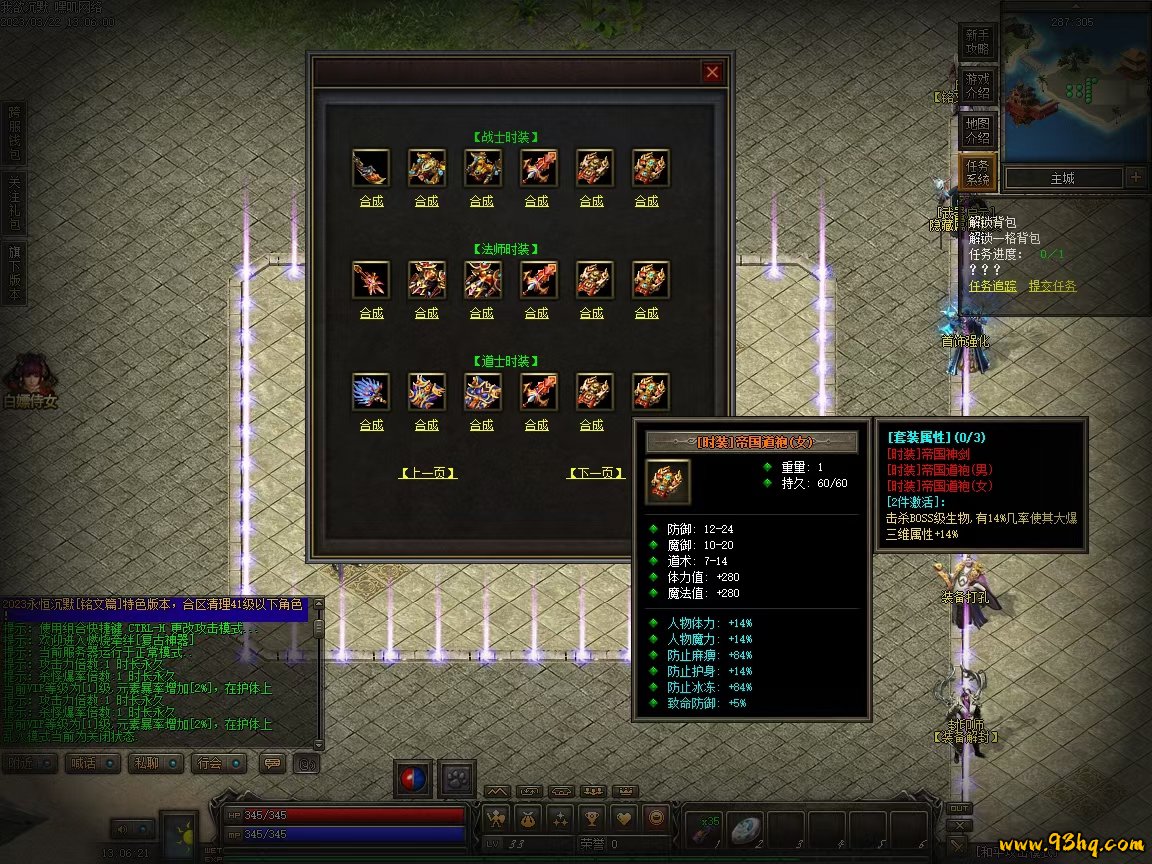Open the 新手攻略 beginner guide
Image resolution: width=1152 pixels, height=864 pixels.
click(x=977, y=41)
